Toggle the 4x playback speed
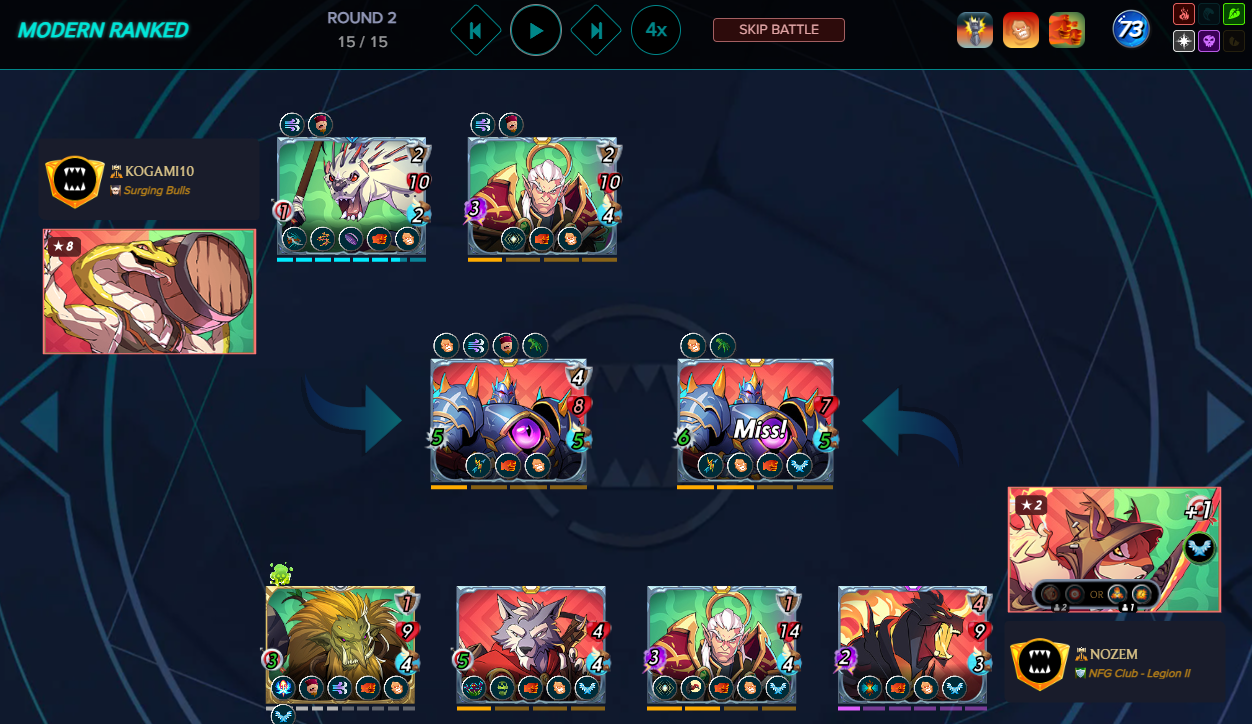 [x=656, y=31]
